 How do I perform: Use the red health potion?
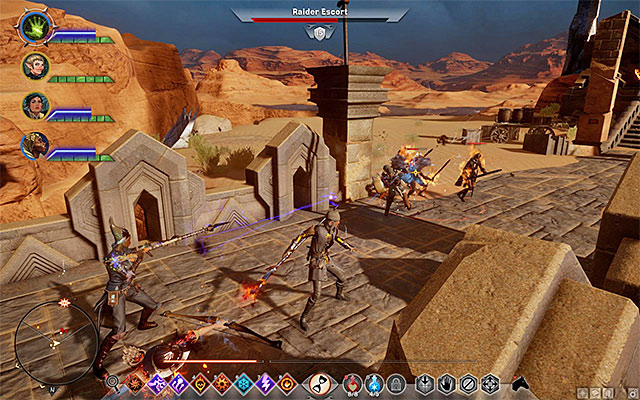[x=353, y=382]
